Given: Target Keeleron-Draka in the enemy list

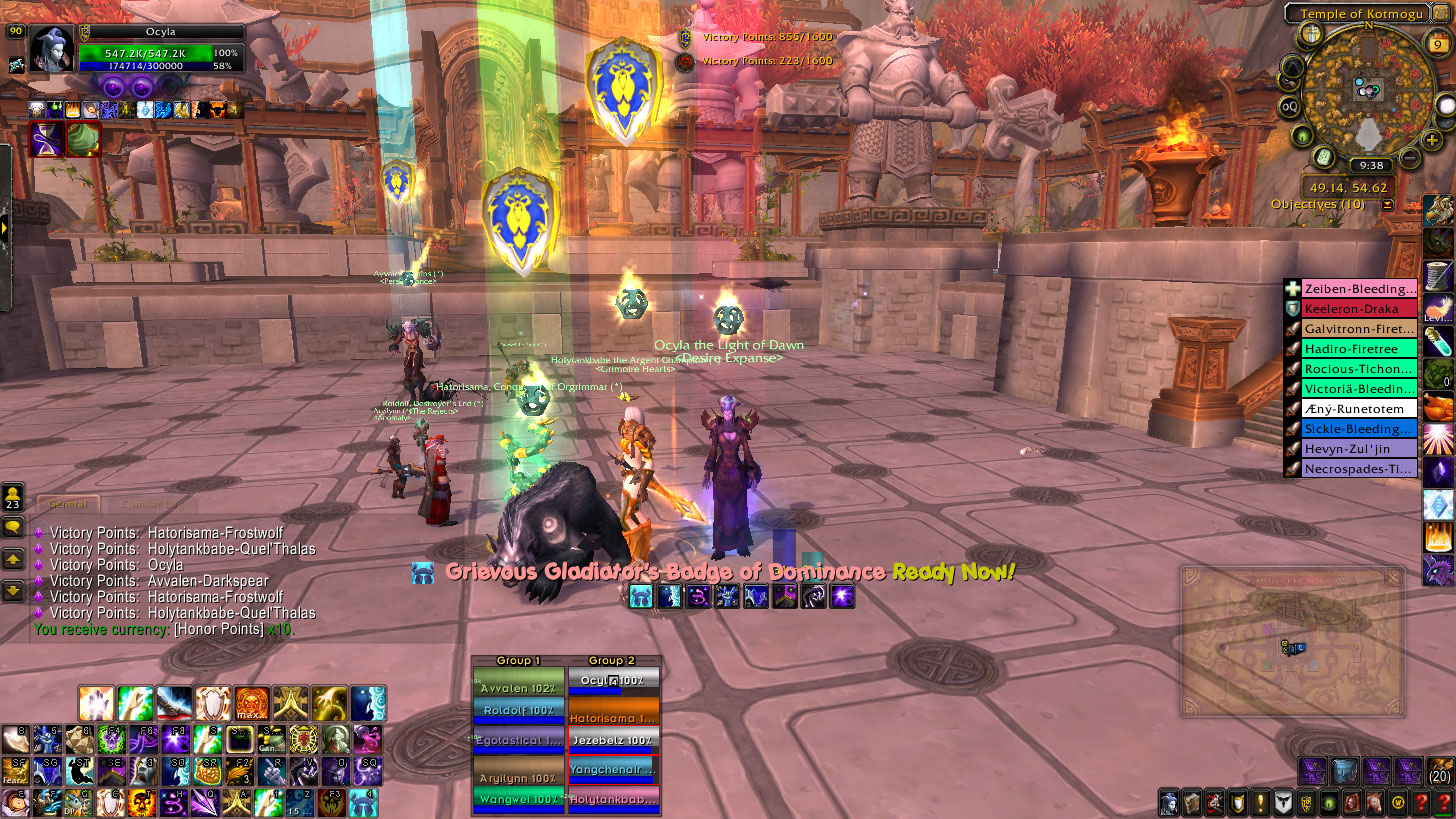Looking at the screenshot, I should [1359, 309].
